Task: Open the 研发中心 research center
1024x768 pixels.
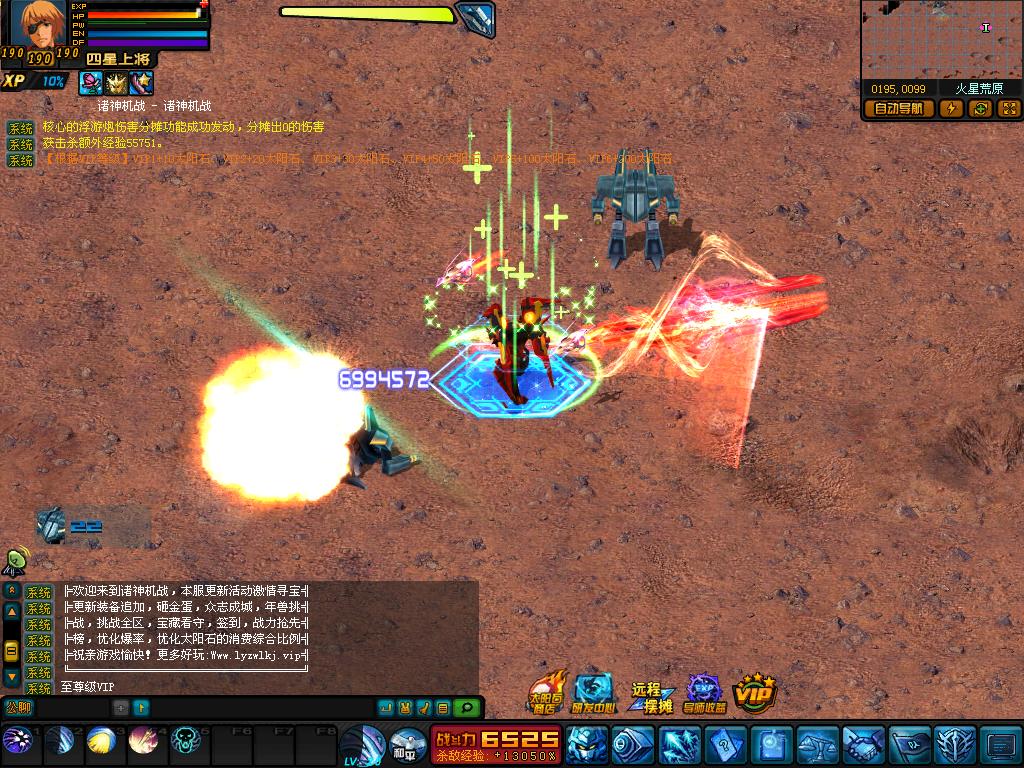Action: click(x=595, y=692)
